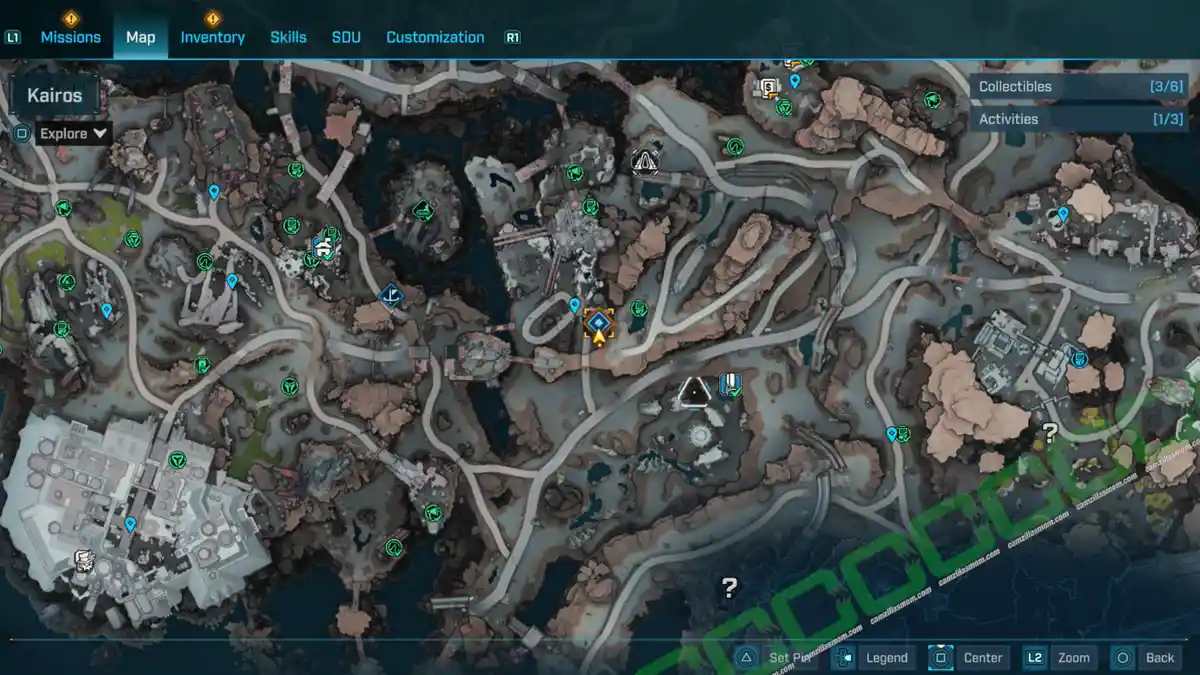Open the Inventory tab
Viewport: 1200px width, 675px height.
[x=212, y=37]
